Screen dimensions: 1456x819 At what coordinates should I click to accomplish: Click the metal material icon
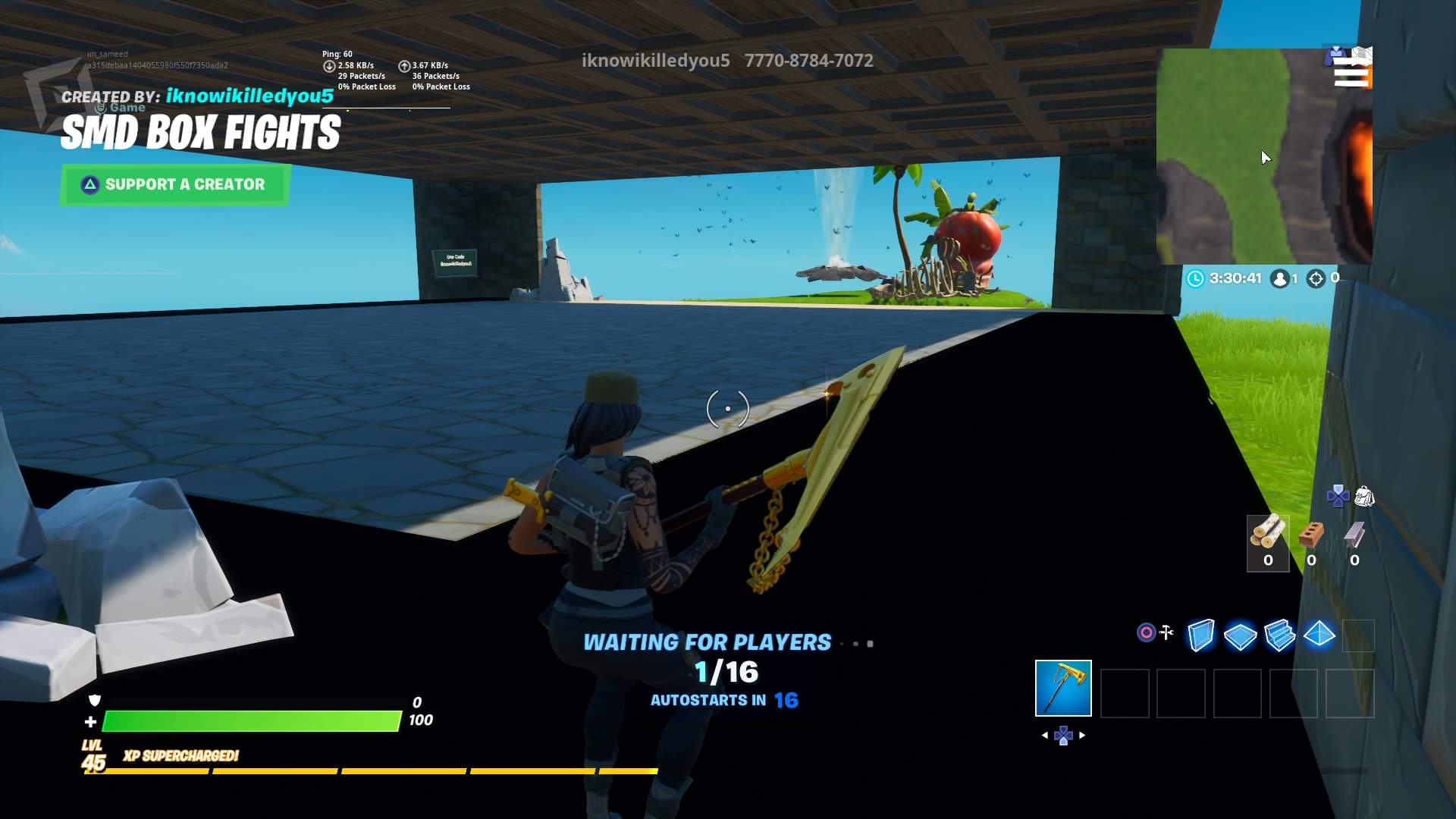click(1354, 535)
